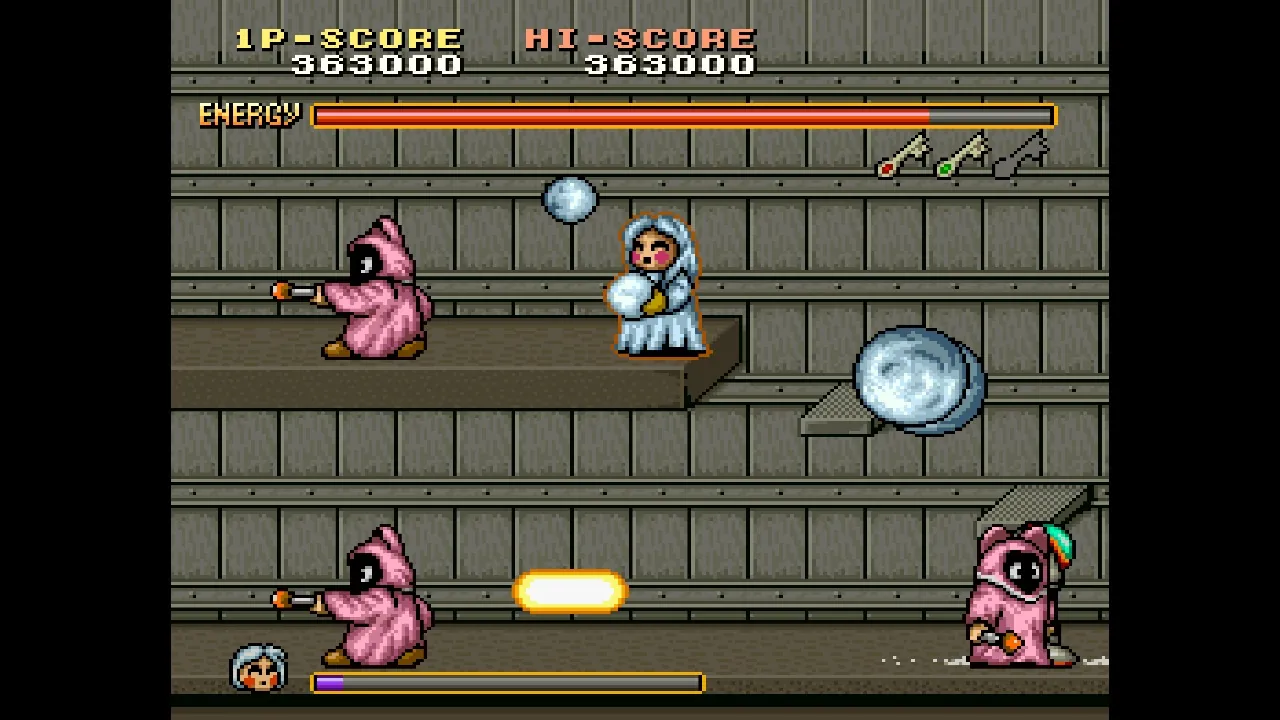Click the red ENERGY bar

620,116
